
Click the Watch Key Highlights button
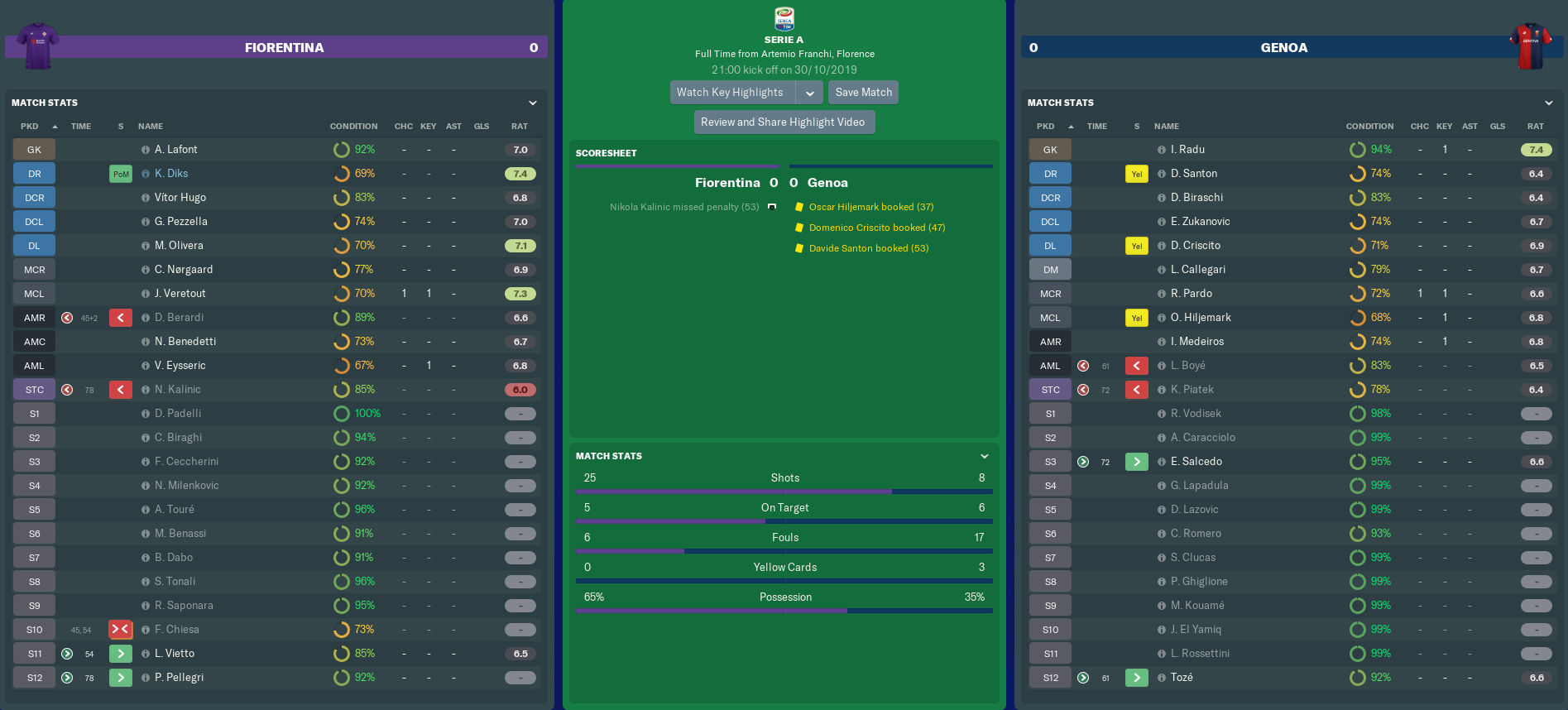(731, 93)
